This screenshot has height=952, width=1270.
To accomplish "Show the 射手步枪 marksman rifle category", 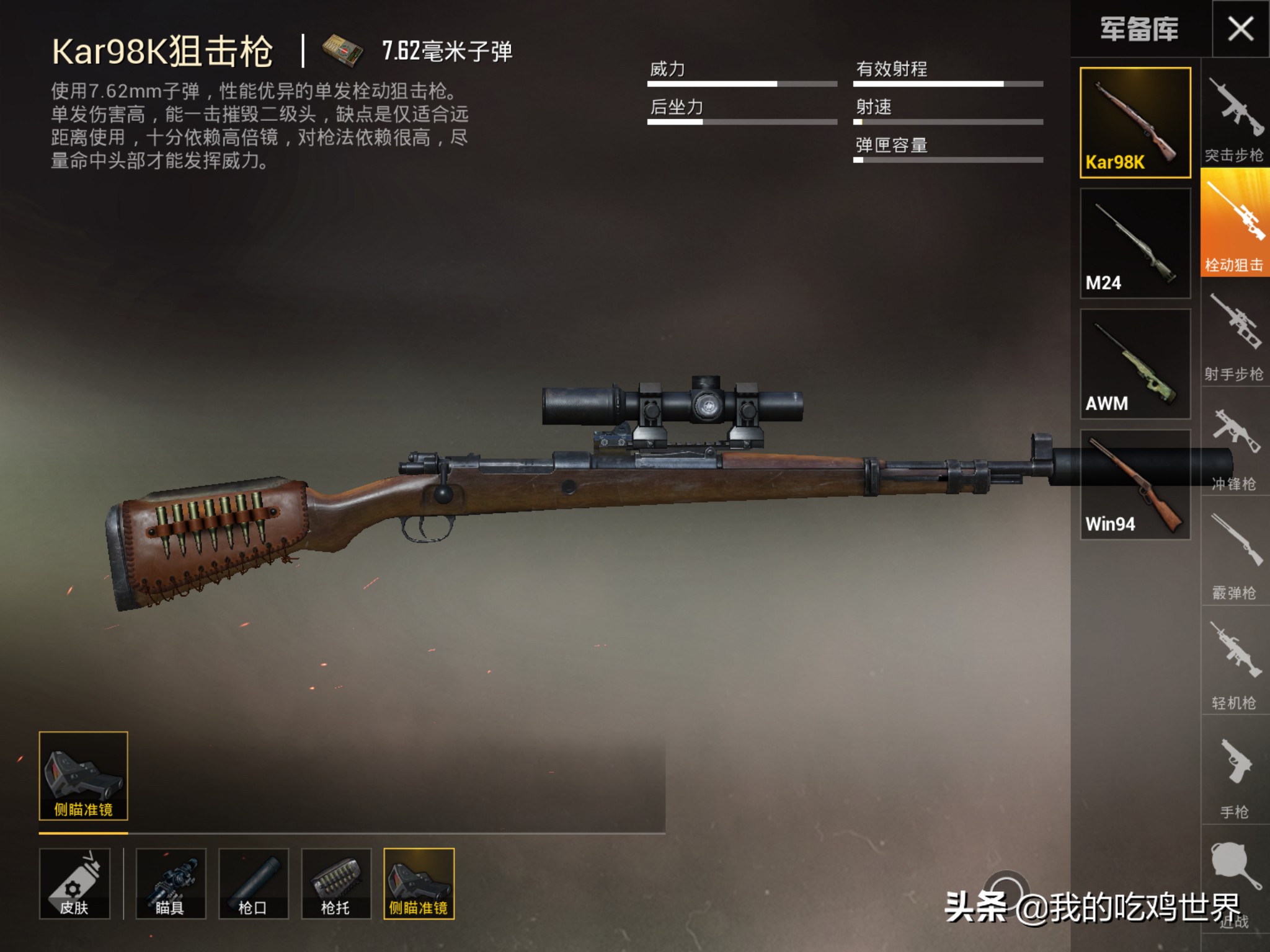I will tap(1234, 335).
